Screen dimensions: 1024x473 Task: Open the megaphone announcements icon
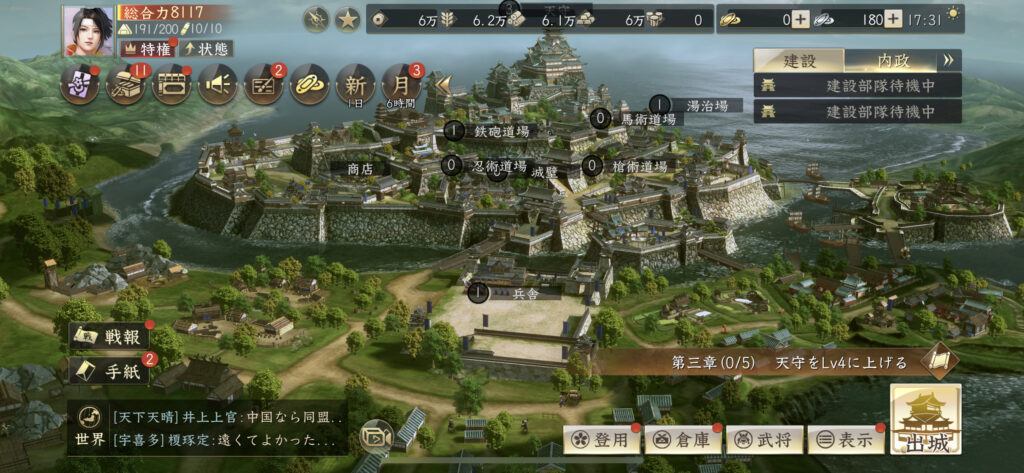[218, 84]
